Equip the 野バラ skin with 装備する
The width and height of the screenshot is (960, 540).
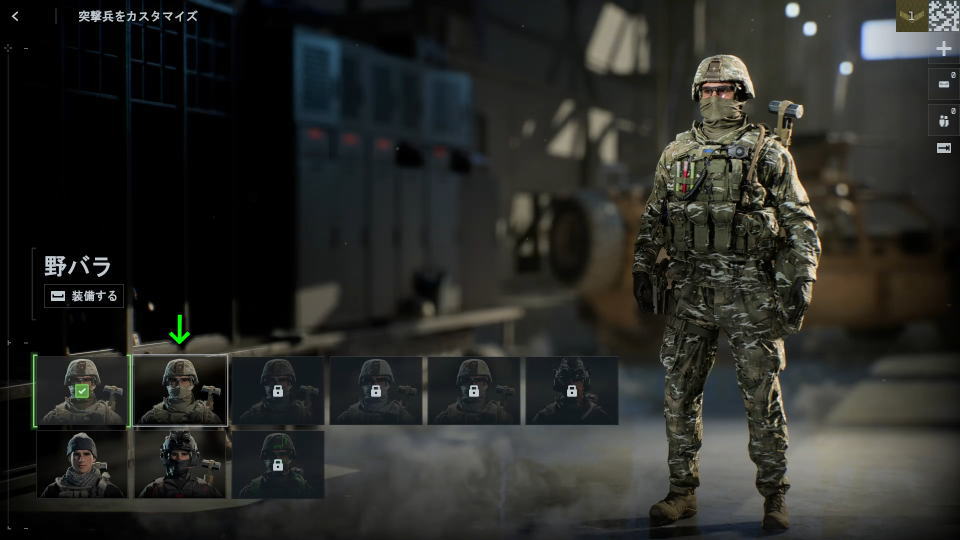(84, 296)
